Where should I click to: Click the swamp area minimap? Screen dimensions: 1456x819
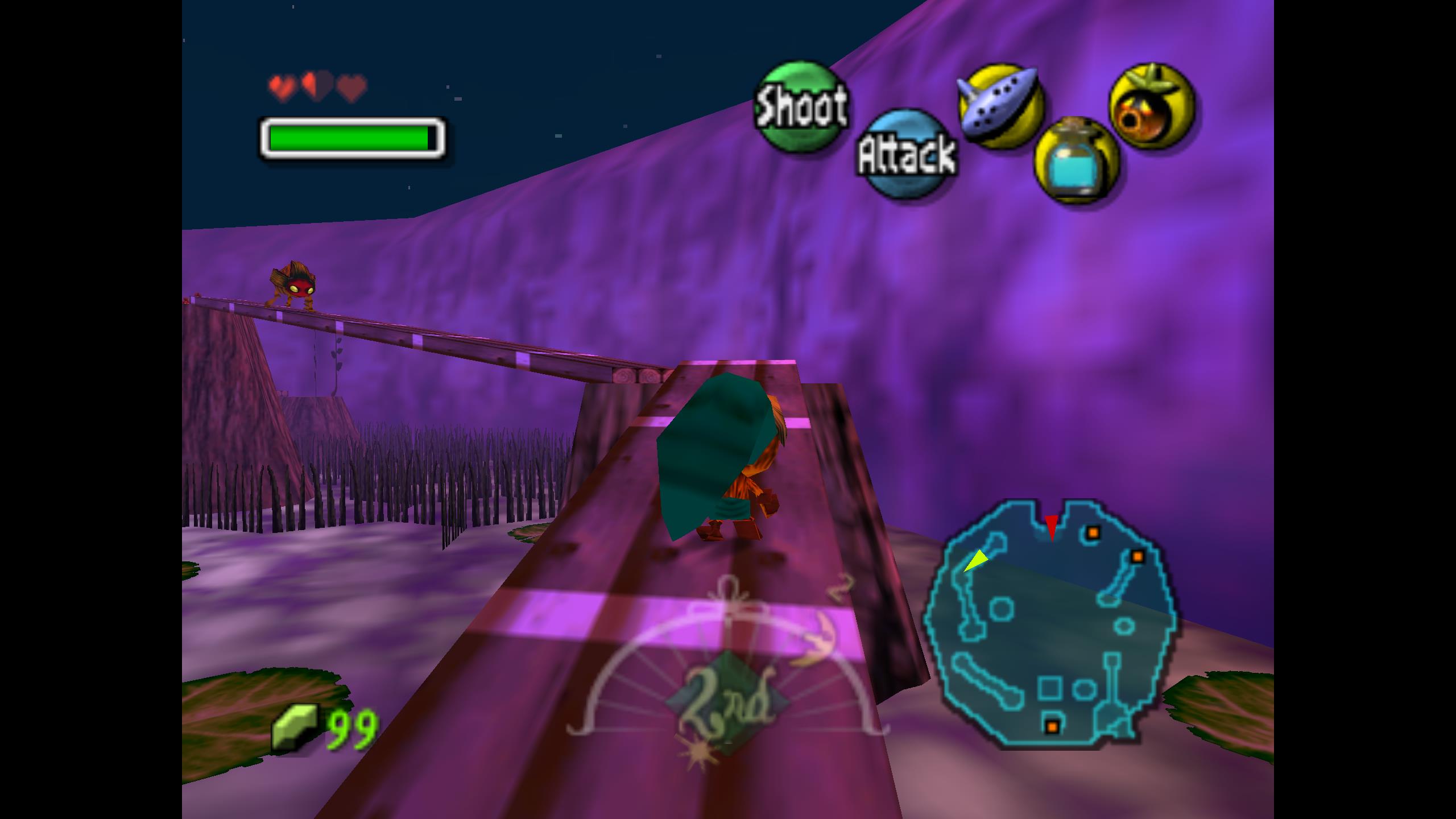1049,623
